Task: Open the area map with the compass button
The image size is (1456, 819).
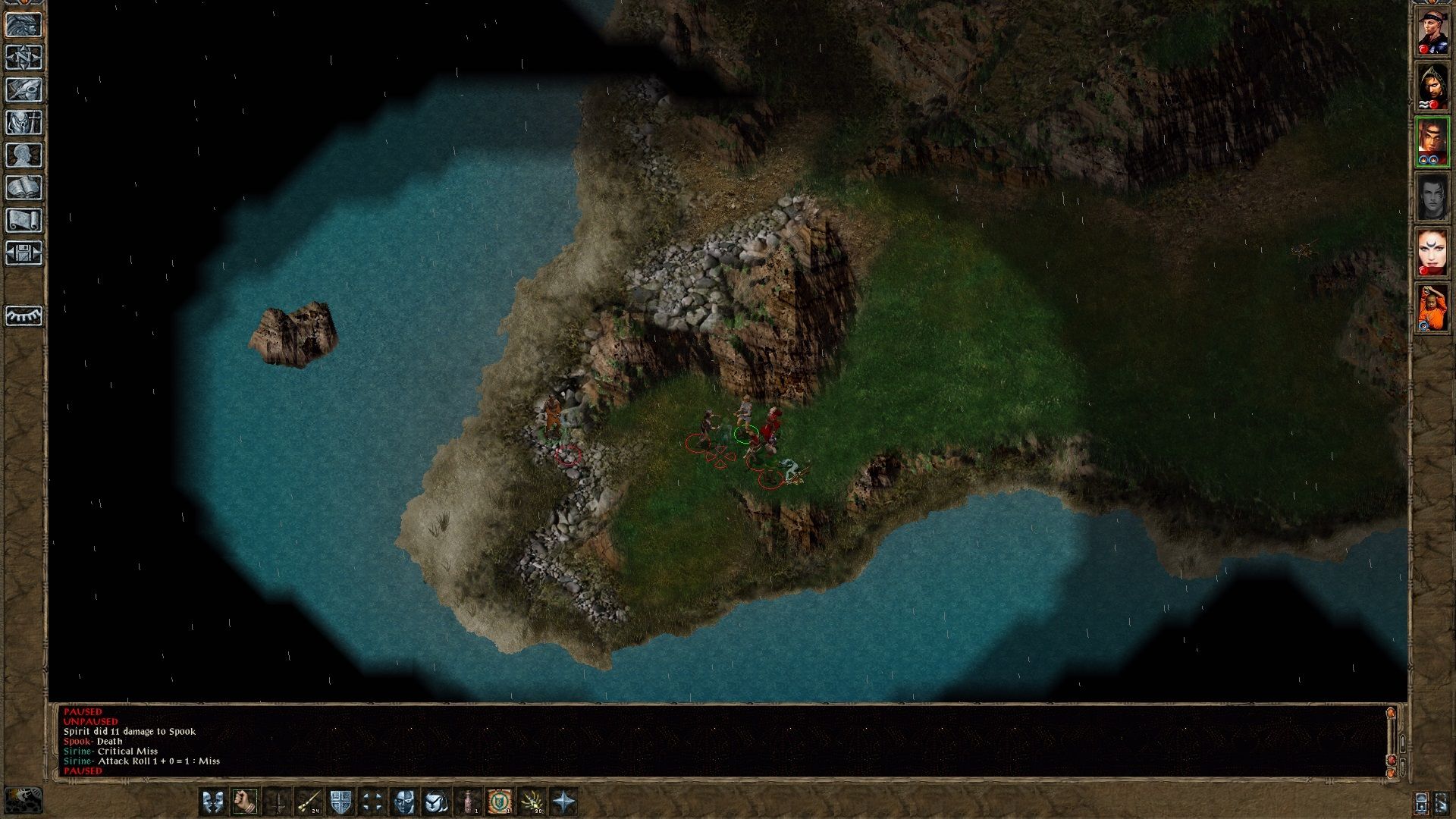Action: 24,58
